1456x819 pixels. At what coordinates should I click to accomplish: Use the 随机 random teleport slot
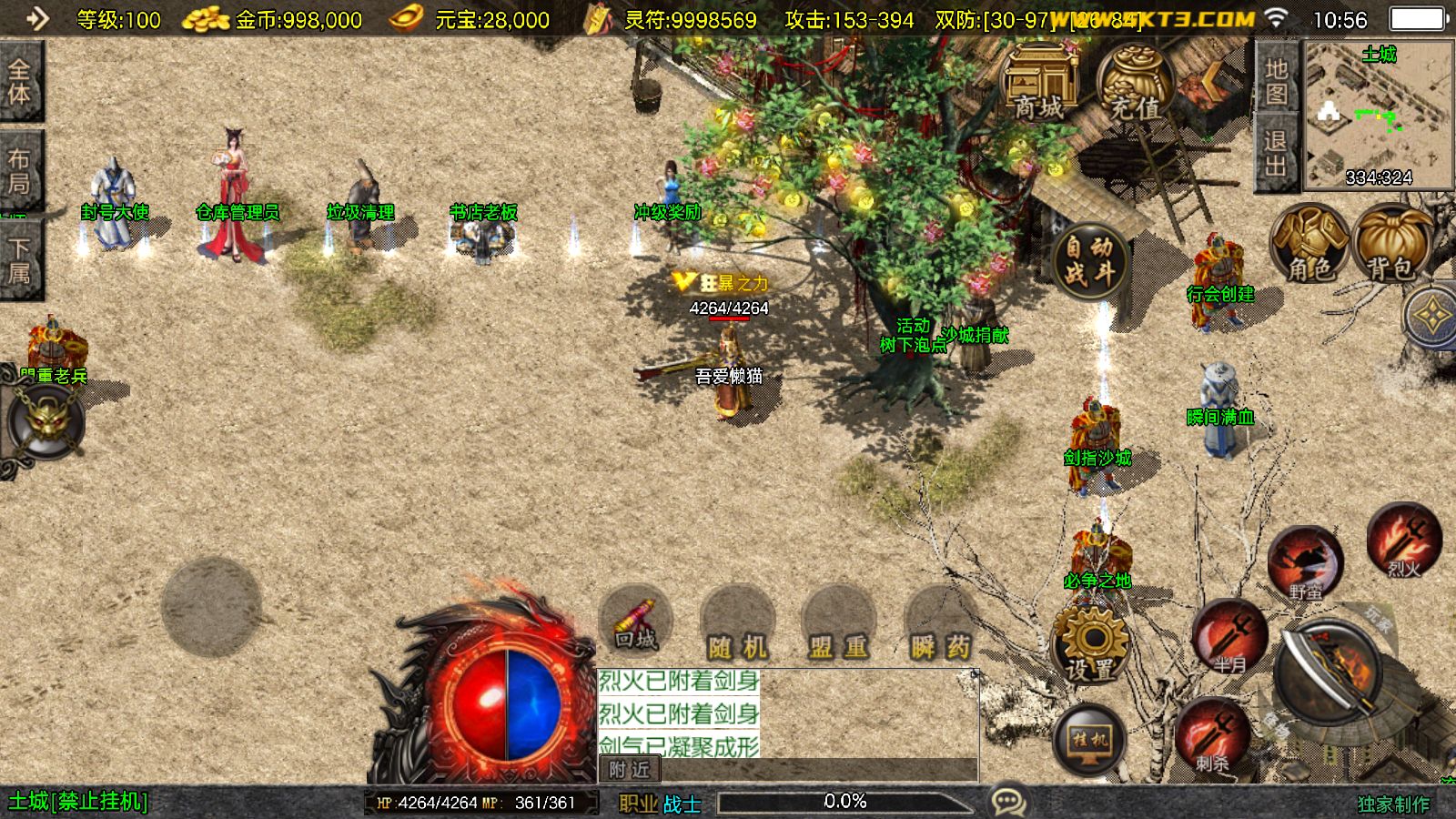(x=738, y=625)
